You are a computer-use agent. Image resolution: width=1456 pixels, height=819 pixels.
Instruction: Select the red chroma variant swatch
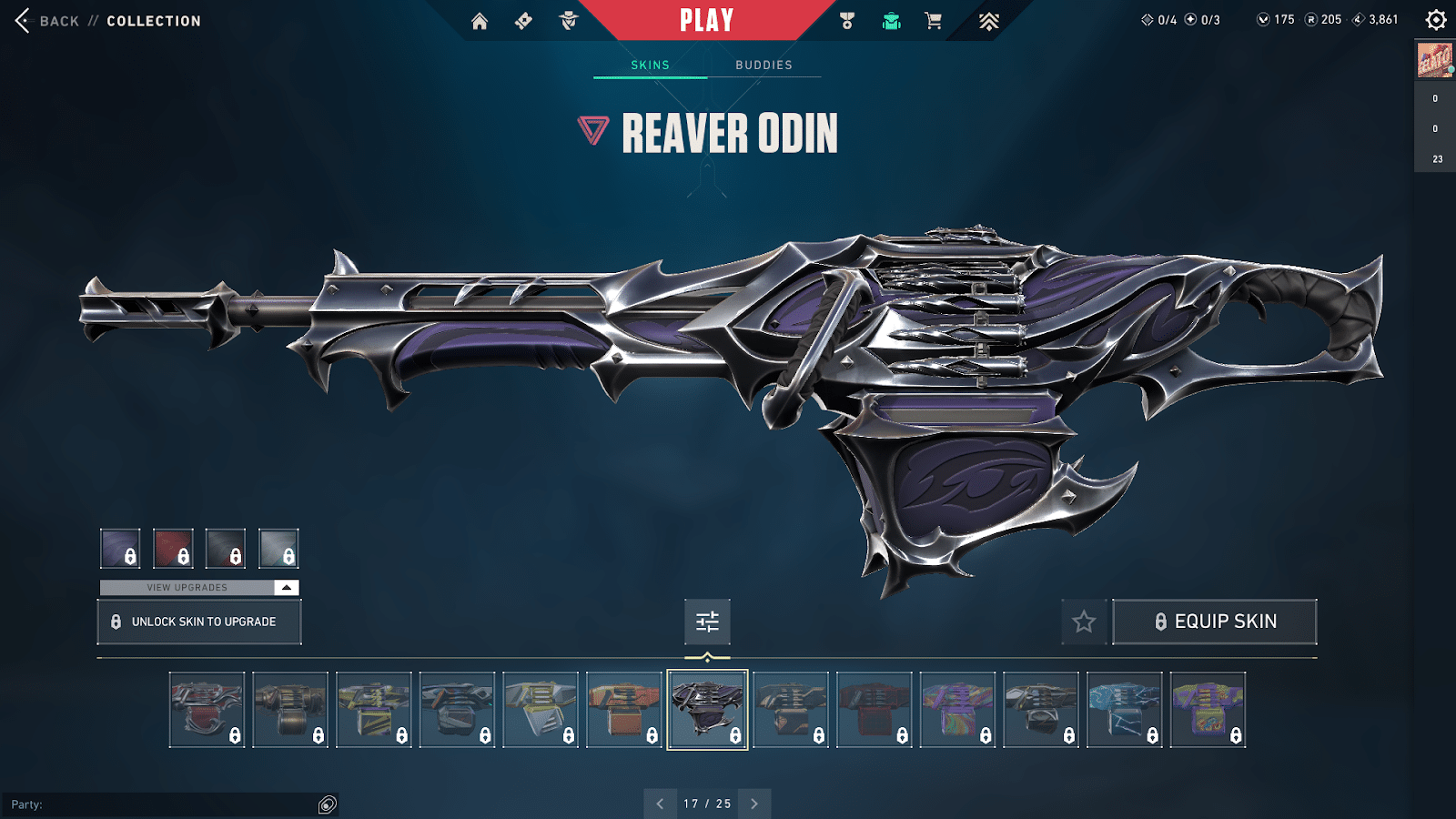[172, 546]
